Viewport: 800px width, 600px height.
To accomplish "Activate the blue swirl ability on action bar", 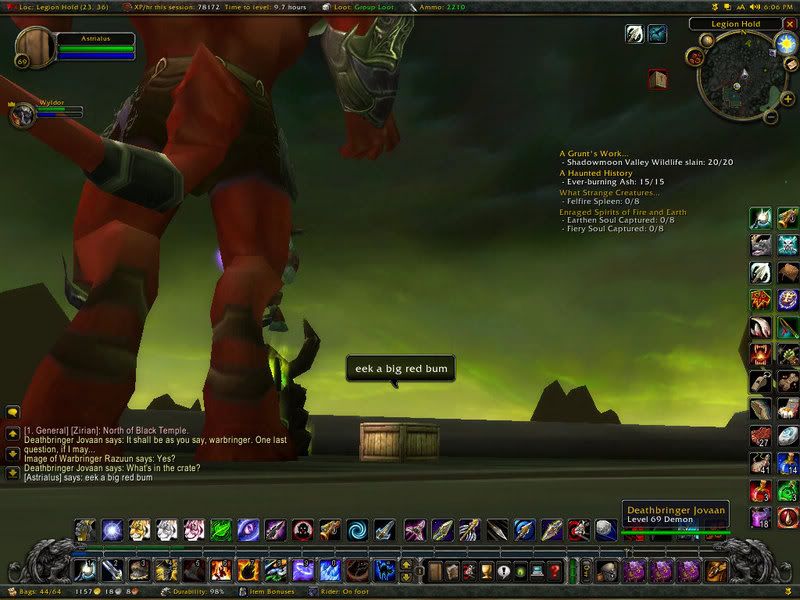I will click(357, 530).
